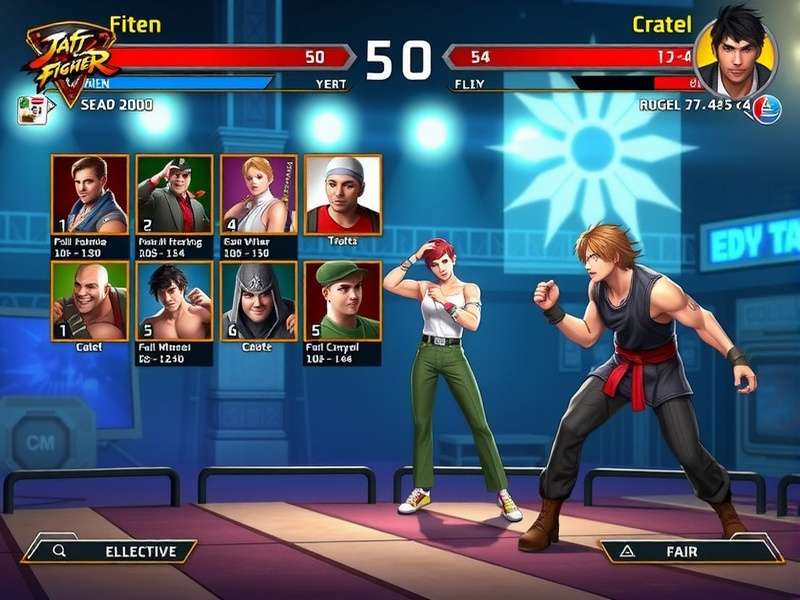The width and height of the screenshot is (800, 600).
Task: Click the small icon beside SEAD 2000
Action: (x=31, y=108)
